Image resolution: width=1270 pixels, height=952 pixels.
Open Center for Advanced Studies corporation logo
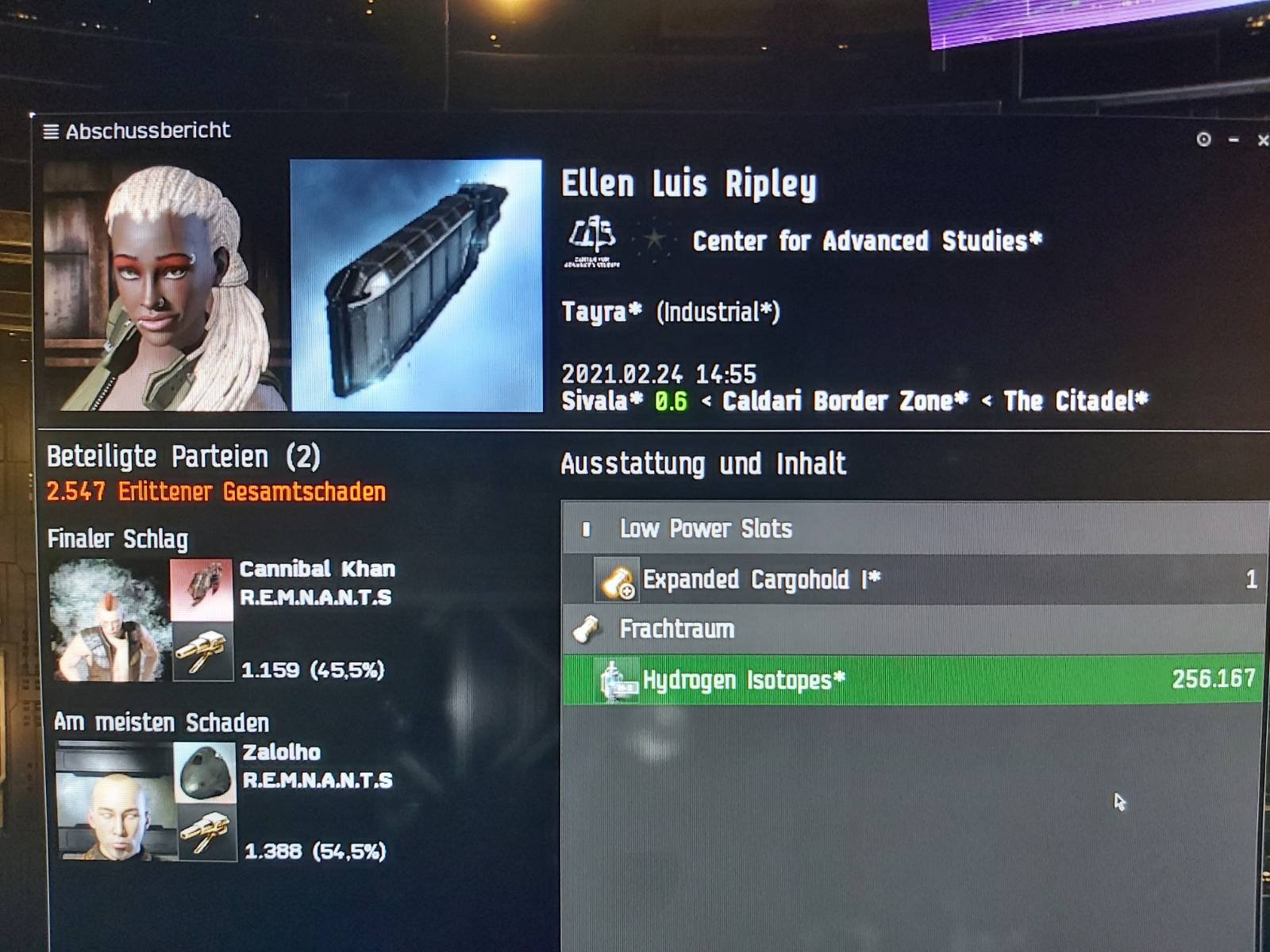[x=592, y=242]
